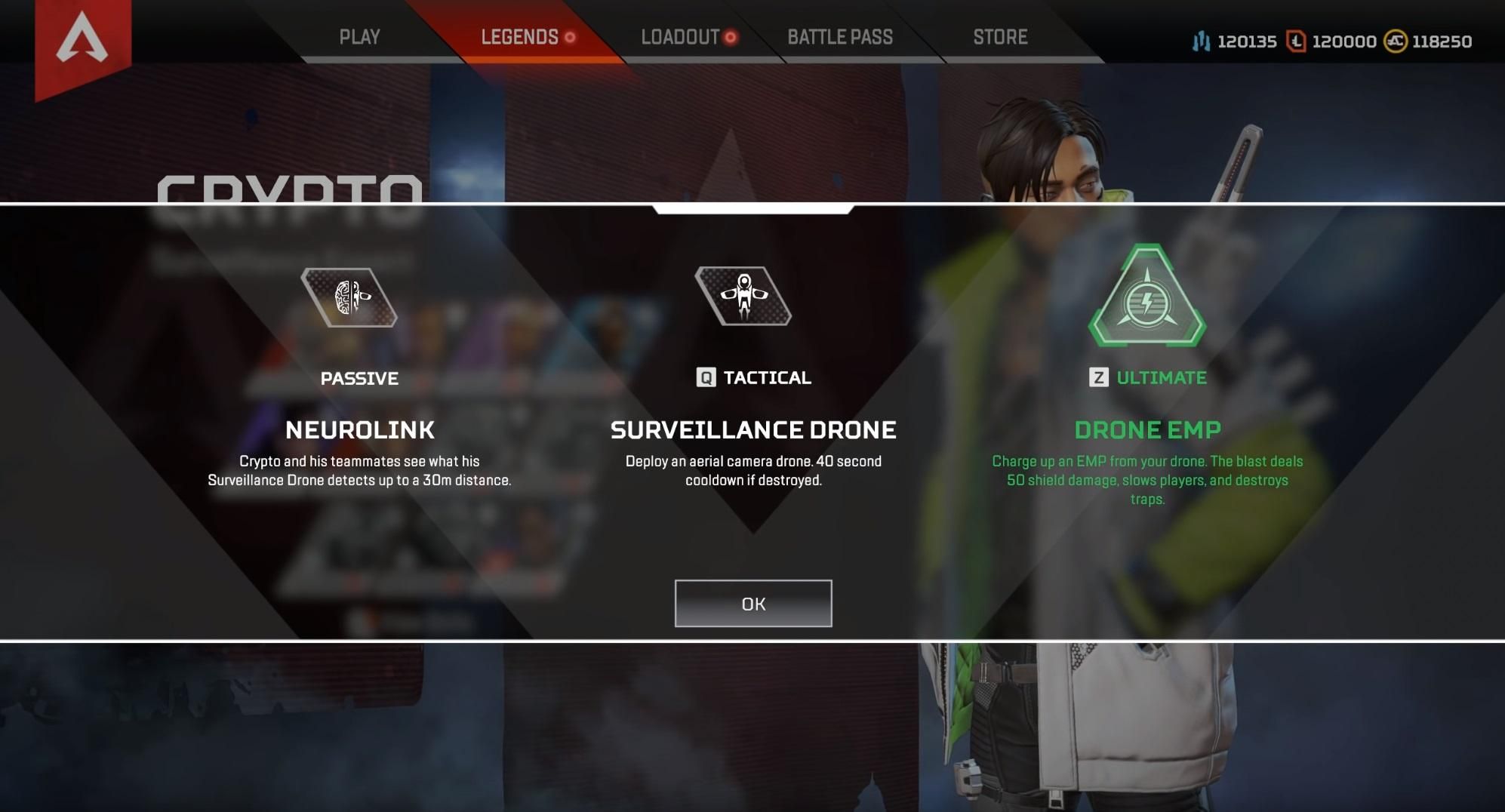Click the notification dot on Loadout tab
The image size is (1505, 812).
731,37
